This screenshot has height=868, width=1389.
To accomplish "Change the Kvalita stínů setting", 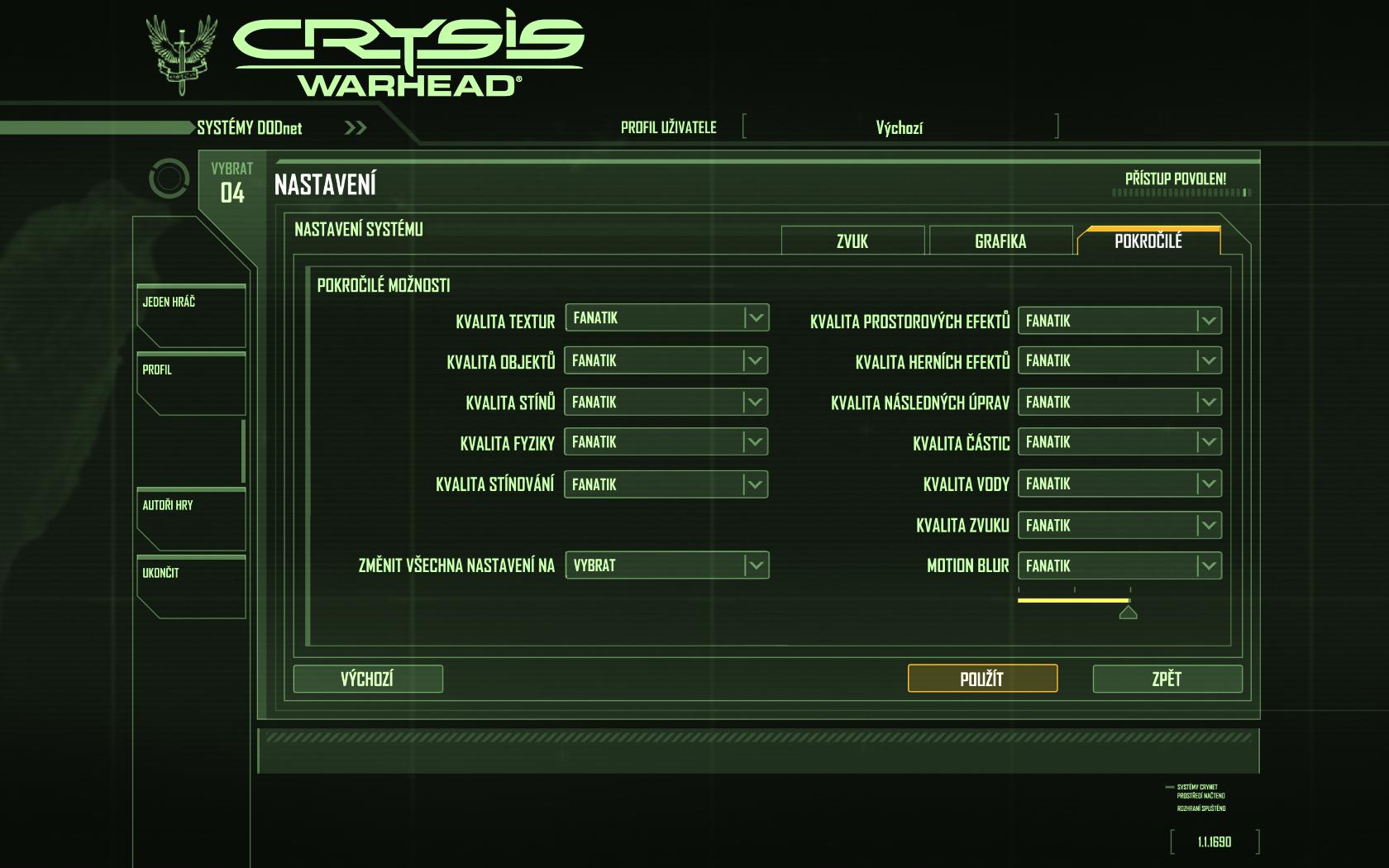I will click(666, 403).
